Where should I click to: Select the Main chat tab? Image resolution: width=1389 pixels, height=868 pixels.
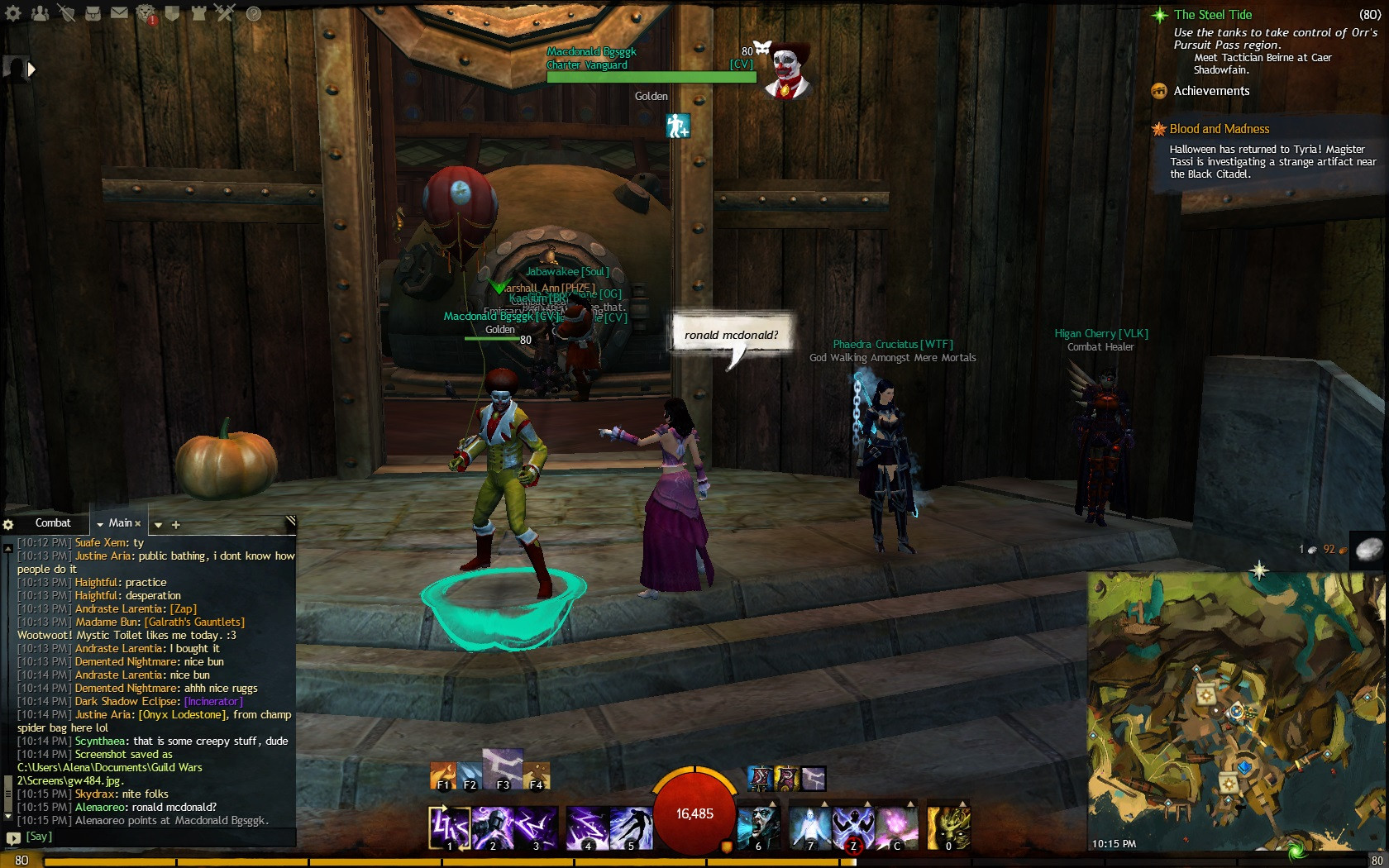122,523
